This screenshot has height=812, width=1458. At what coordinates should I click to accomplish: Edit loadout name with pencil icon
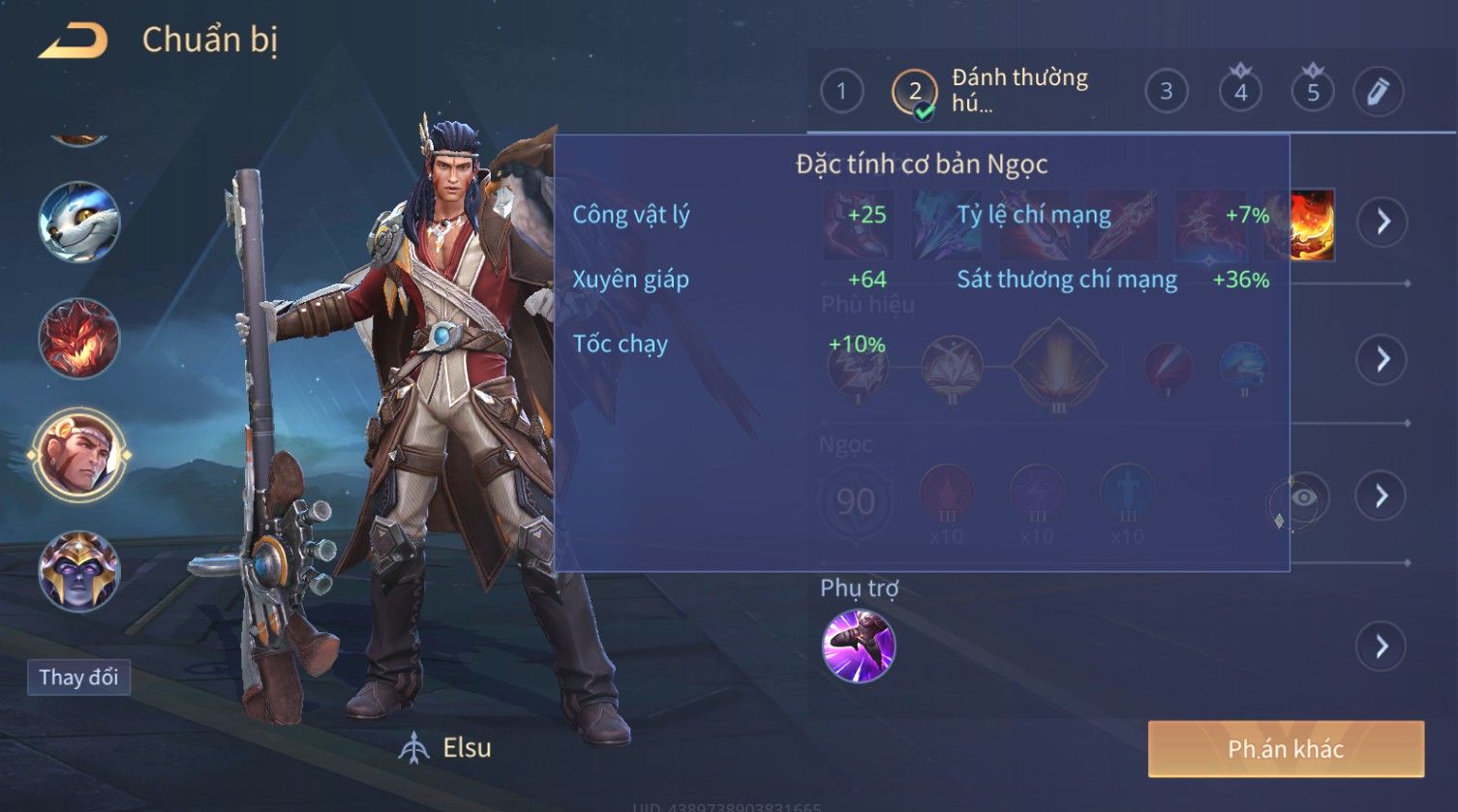[x=1378, y=92]
